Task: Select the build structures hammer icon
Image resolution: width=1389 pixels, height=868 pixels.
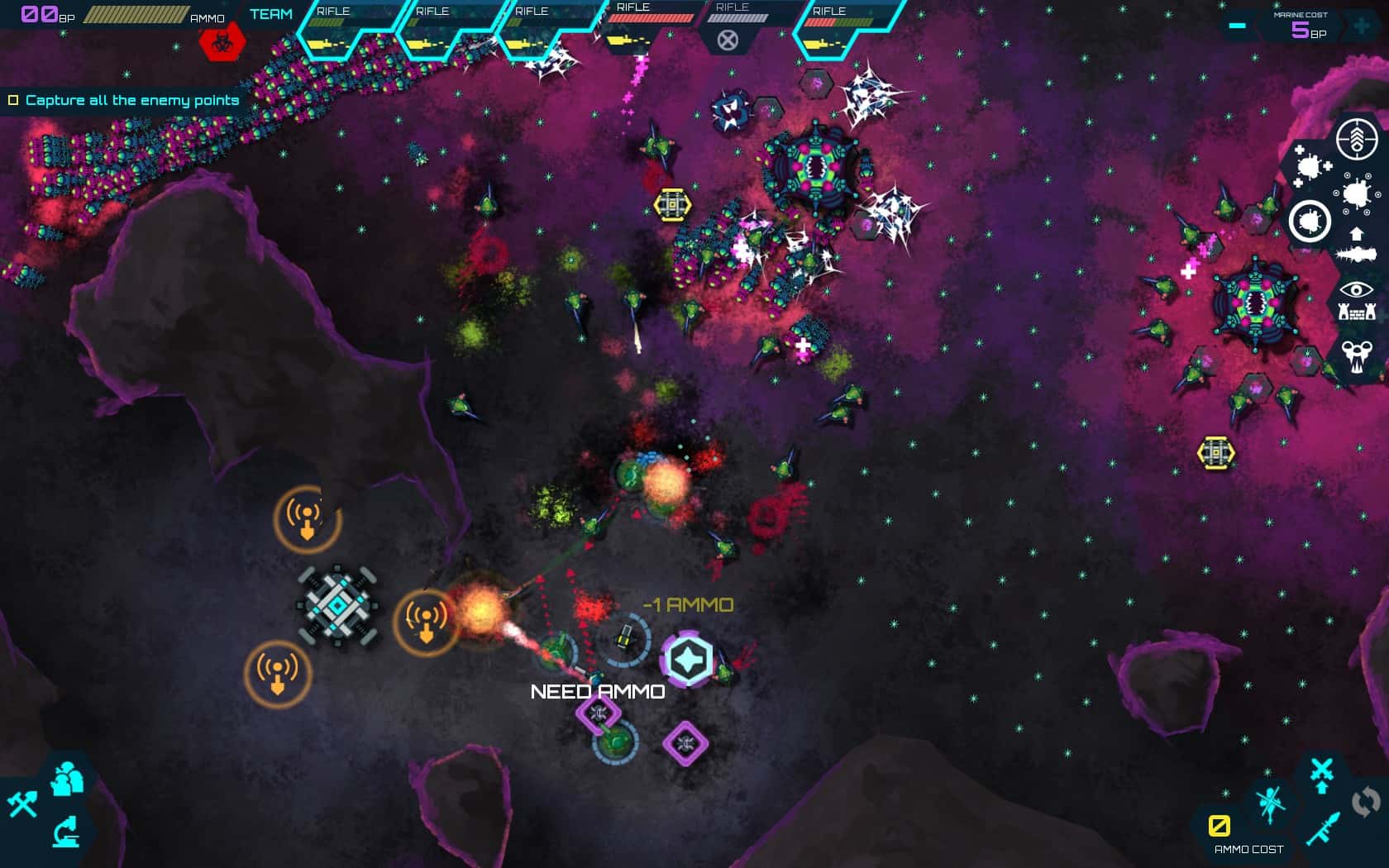Action: [23, 803]
